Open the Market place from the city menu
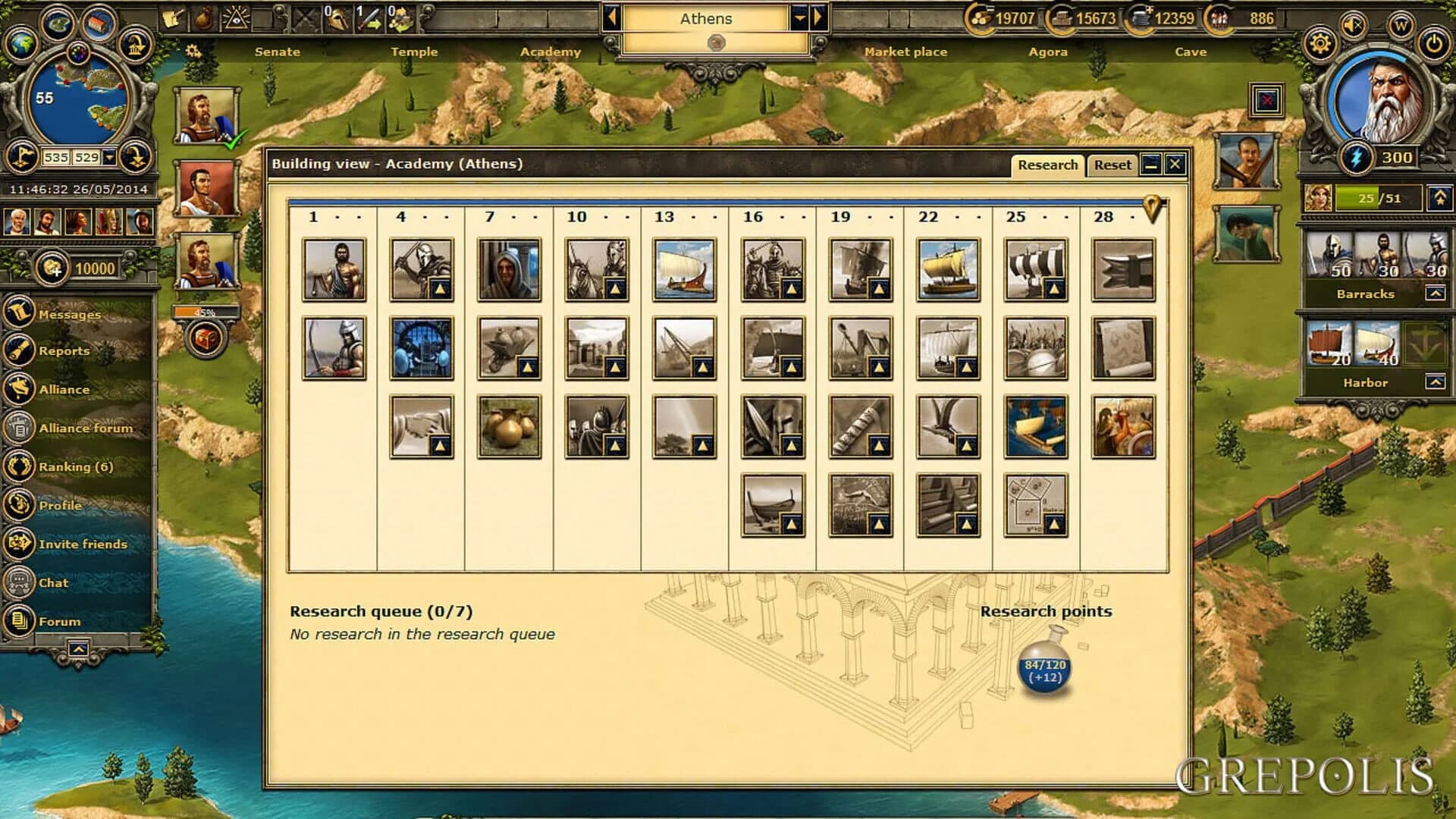1456x819 pixels. click(x=906, y=52)
